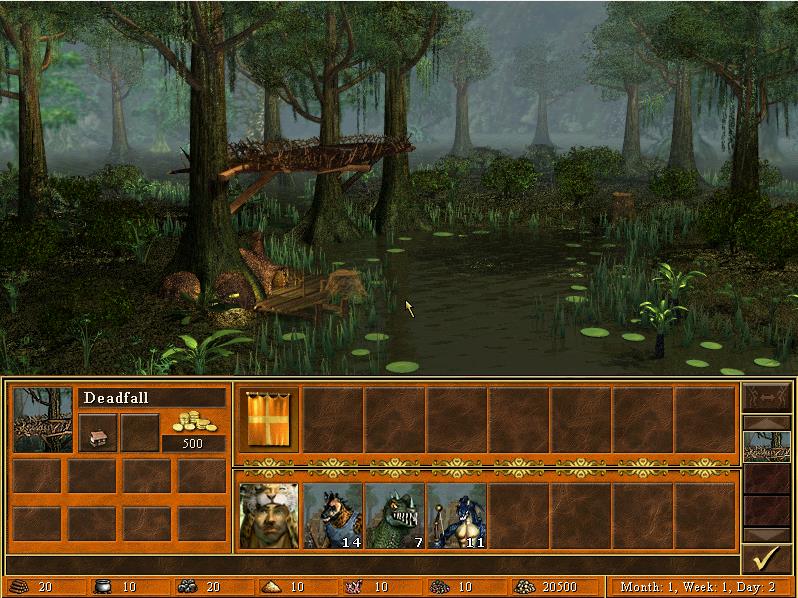Exit the town with the checkmark button
This screenshot has width=798, height=598.
(x=767, y=560)
